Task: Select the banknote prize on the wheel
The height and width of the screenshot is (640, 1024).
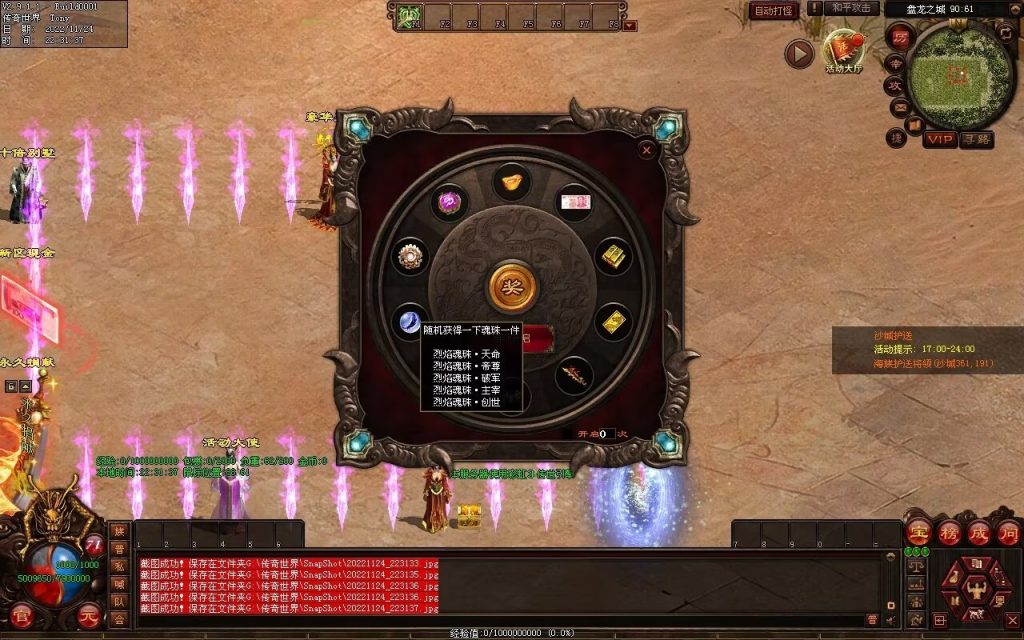Action: [574, 201]
